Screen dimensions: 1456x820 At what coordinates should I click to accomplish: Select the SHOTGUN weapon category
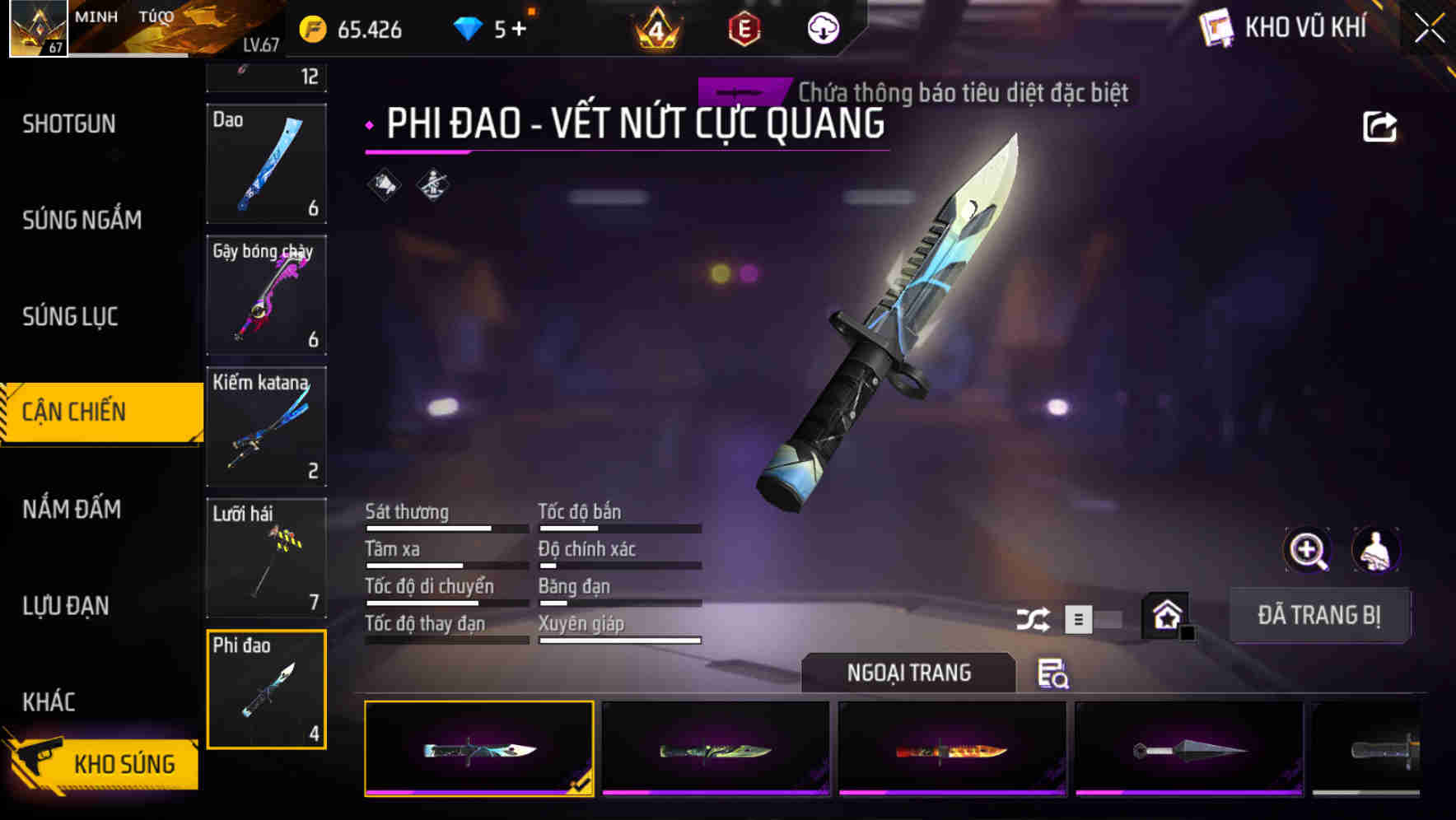[69, 123]
